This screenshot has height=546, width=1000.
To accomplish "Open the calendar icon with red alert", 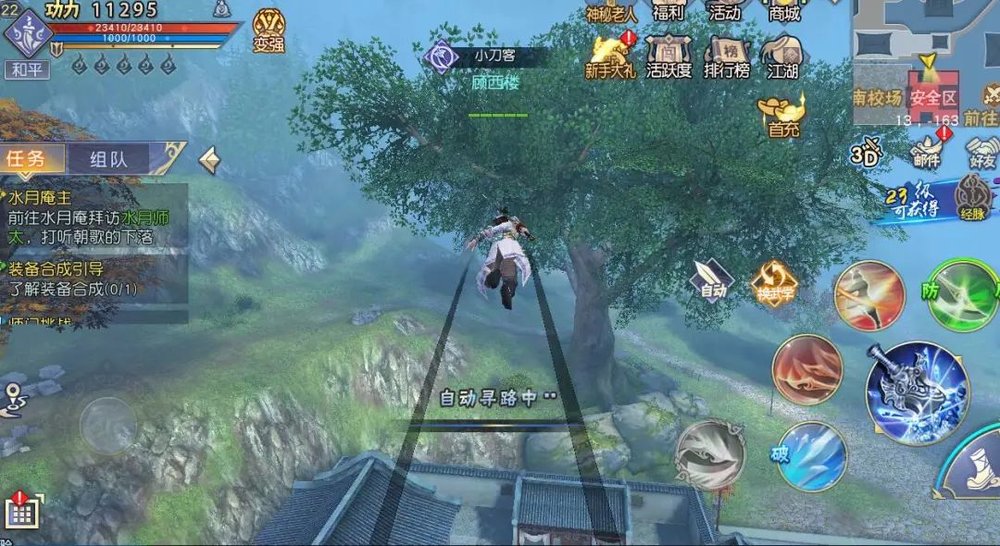I will (x=22, y=511).
